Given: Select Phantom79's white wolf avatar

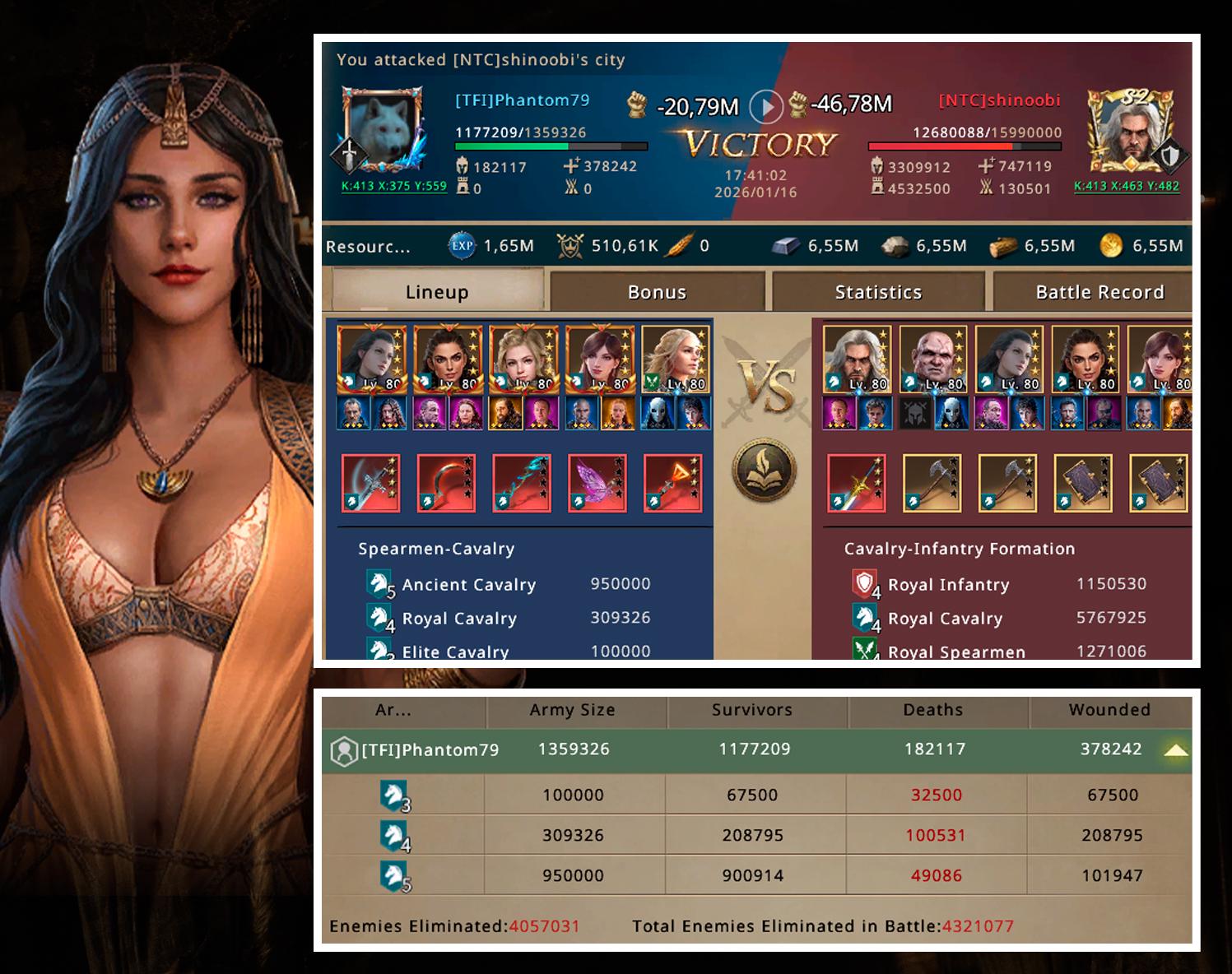Looking at the screenshot, I should pyautogui.click(x=383, y=131).
